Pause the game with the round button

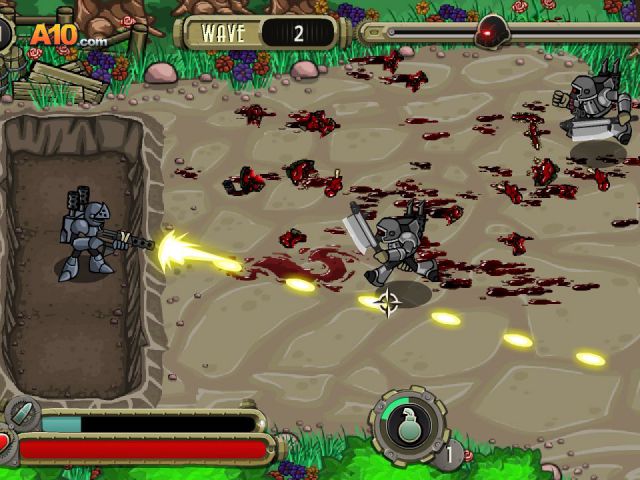click(x=3, y=31)
